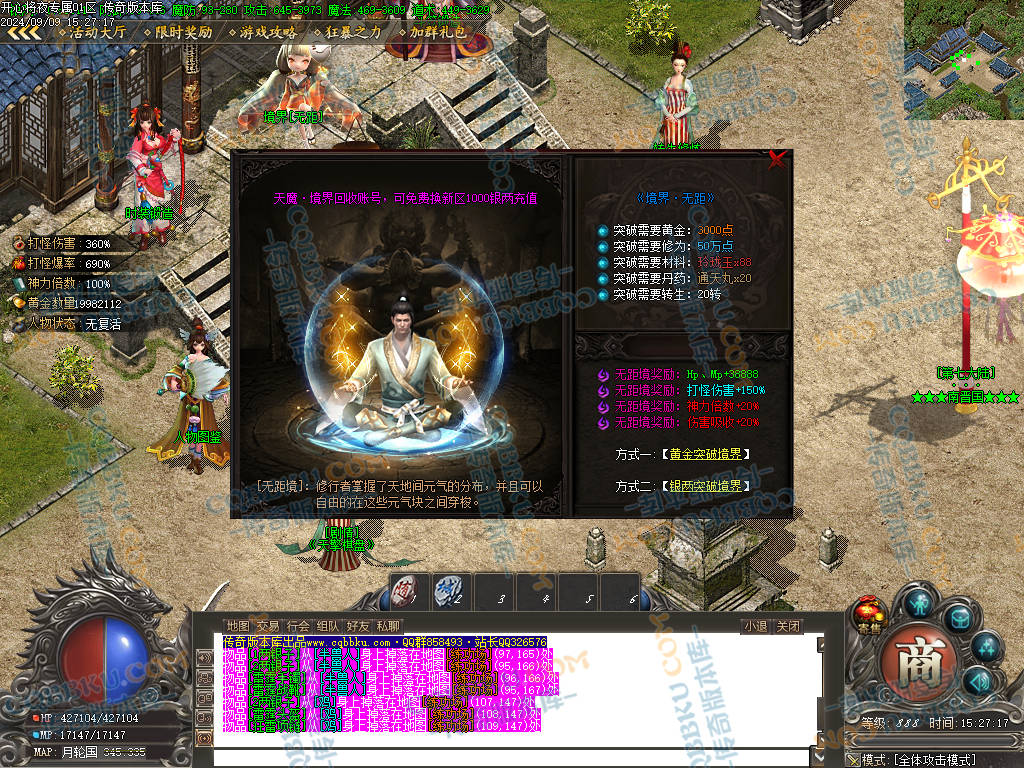
Task: Open the 寄售 consignment pouch icon
Action: (x=869, y=614)
